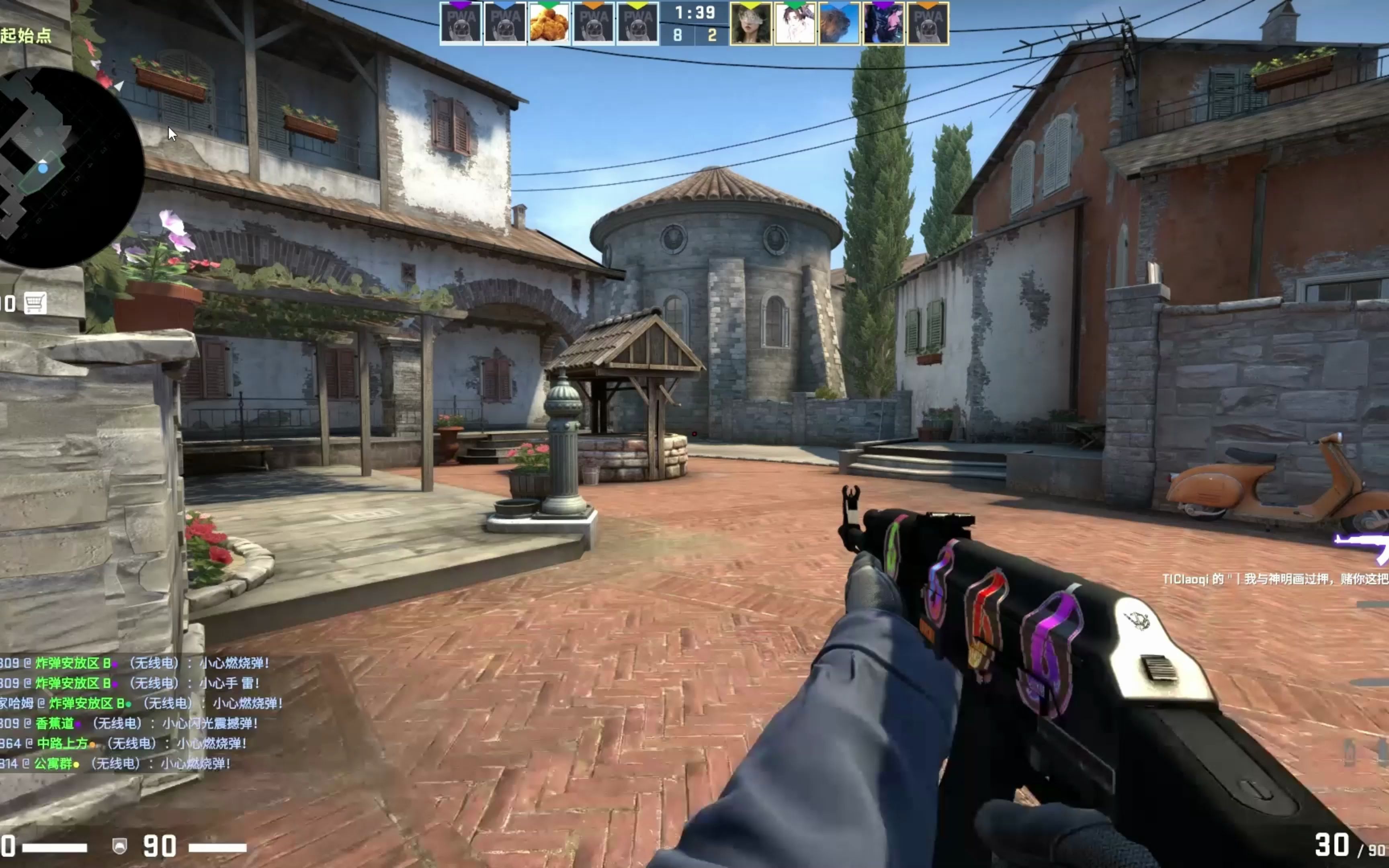Screen dimensions: 1389x868
Task: Click the purple team-color marker above a PWA avatar
Action: pos(461,4)
